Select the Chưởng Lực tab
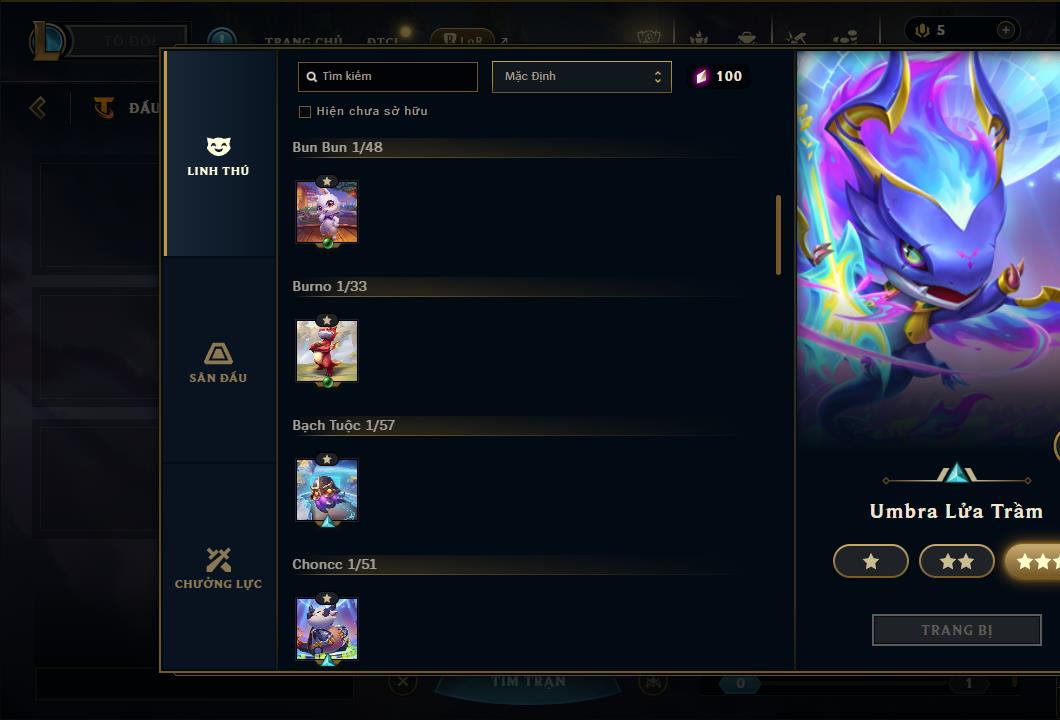Image resolution: width=1060 pixels, height=720 pixels. click(218, 569)
